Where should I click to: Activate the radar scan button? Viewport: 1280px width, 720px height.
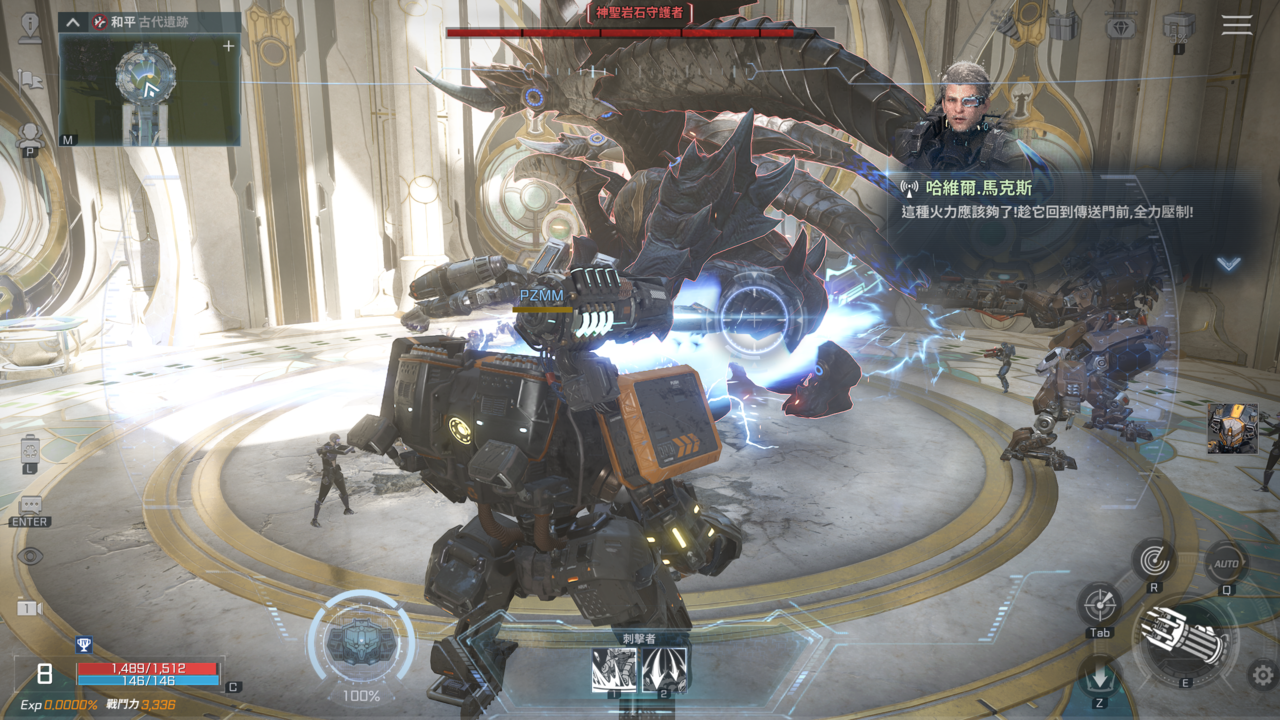click(1154, 560)
